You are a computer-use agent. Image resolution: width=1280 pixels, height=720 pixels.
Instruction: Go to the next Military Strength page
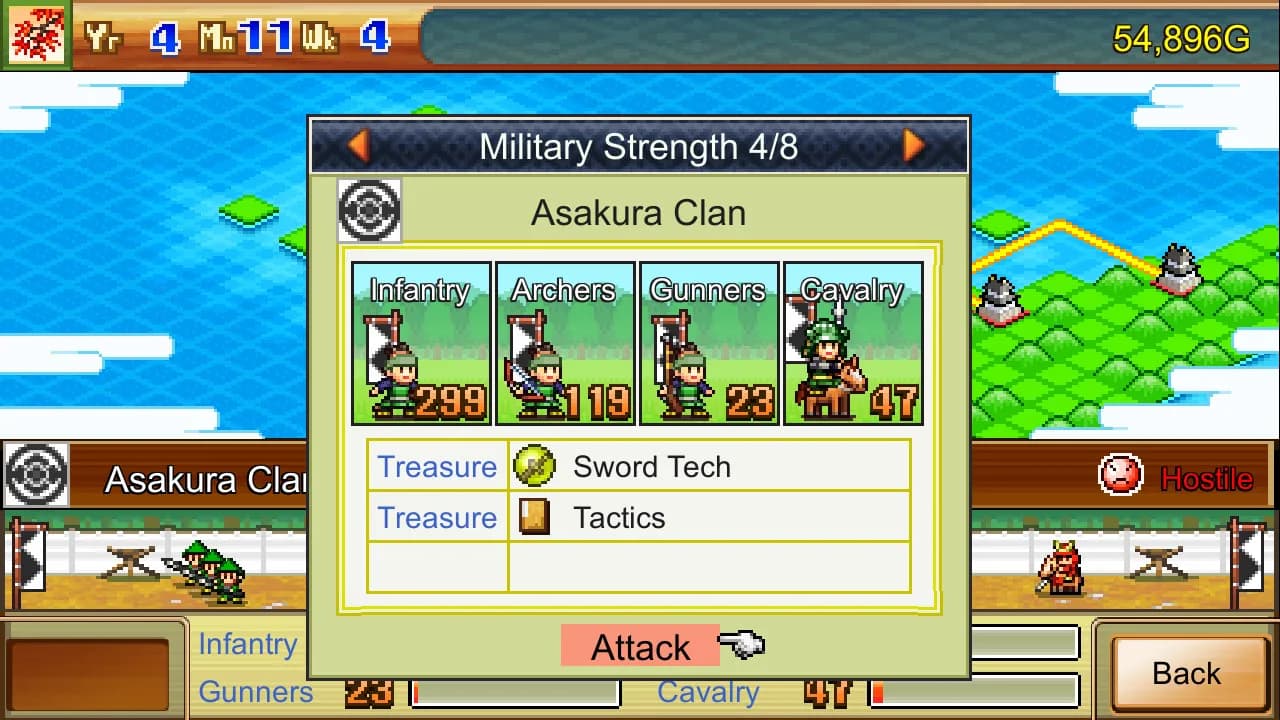(913, 147)
